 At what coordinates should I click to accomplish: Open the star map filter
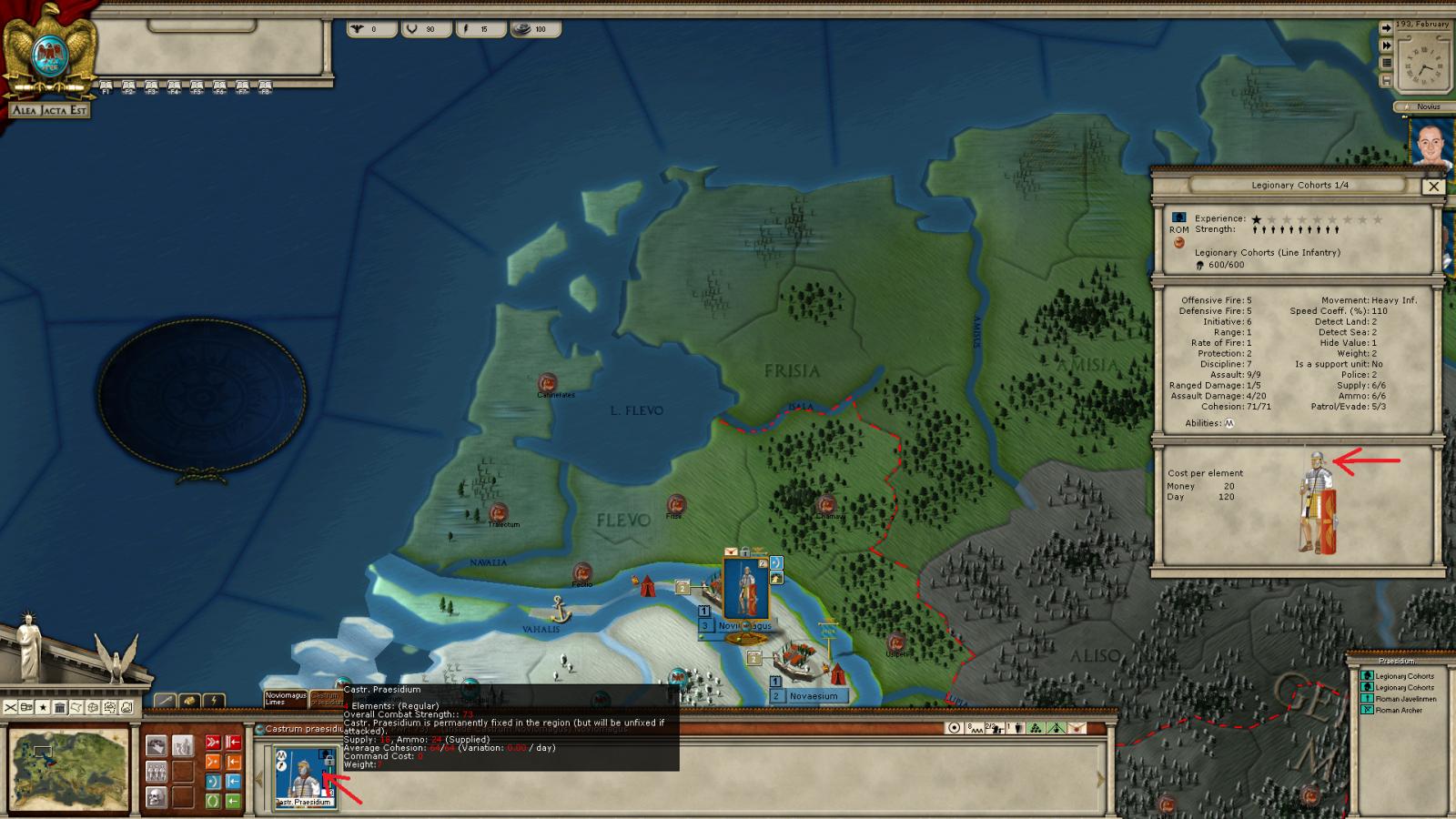click(43, 707)
